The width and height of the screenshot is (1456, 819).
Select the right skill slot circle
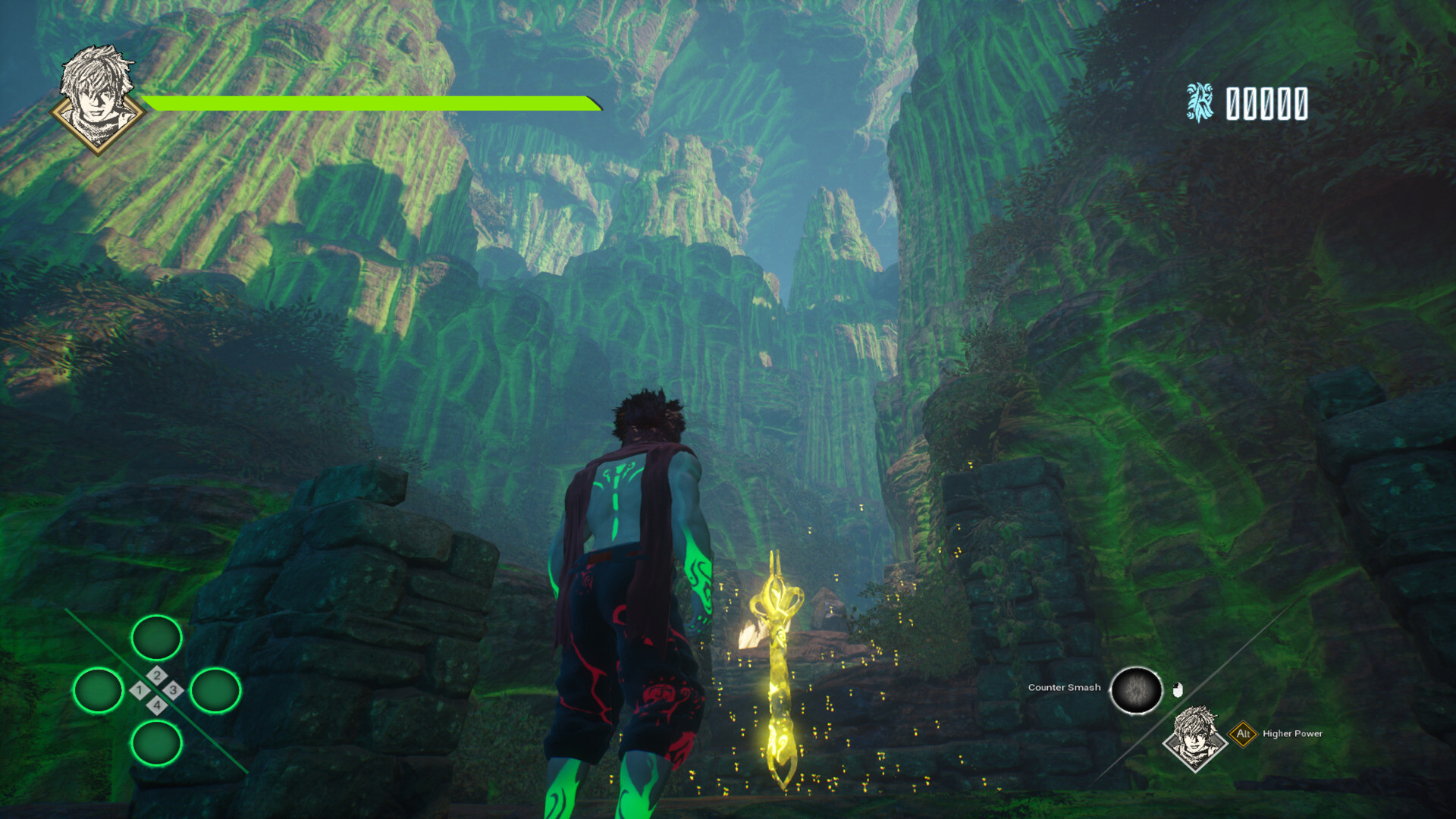coord(217,690)
